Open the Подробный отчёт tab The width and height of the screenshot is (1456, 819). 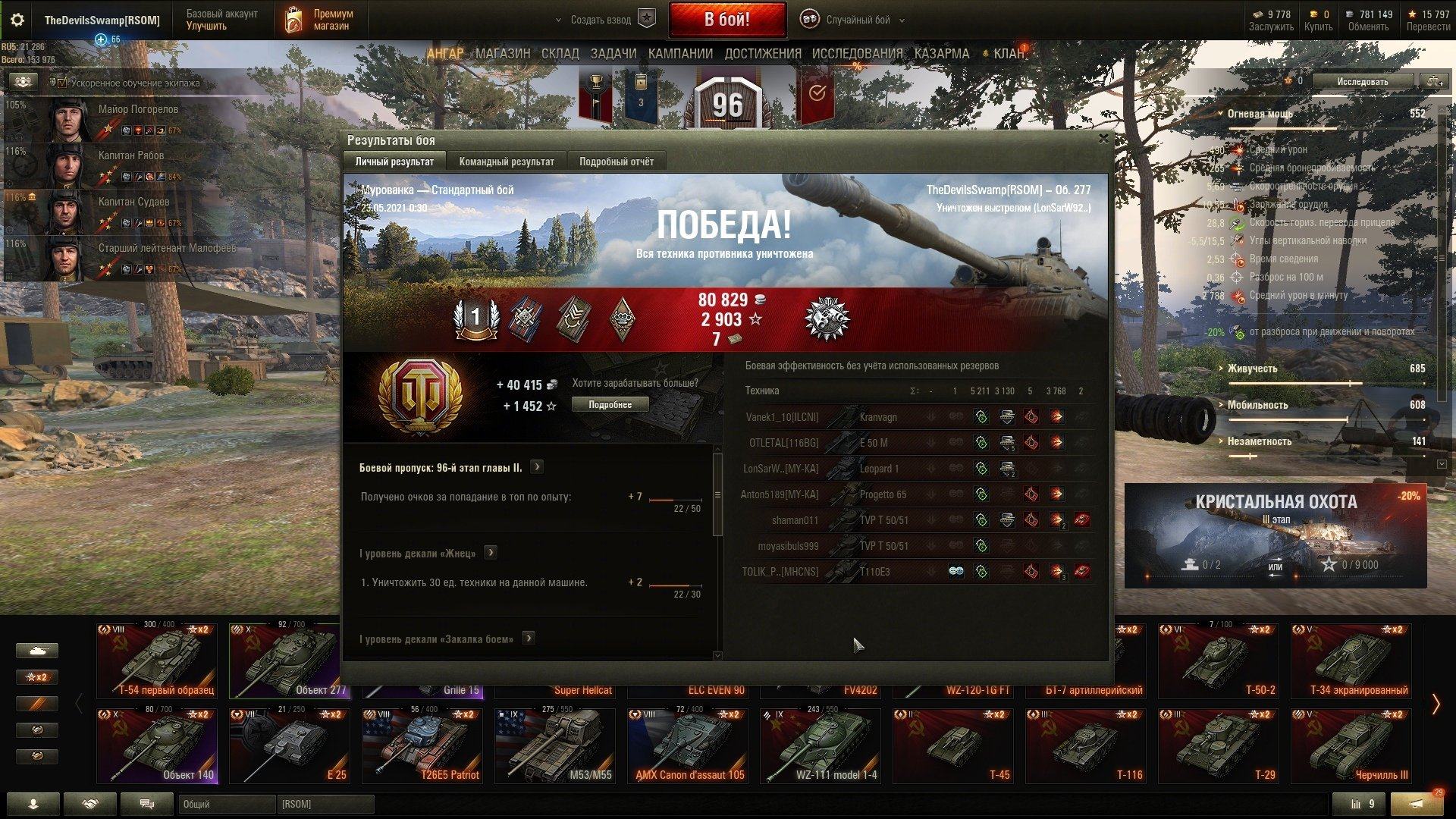point(616,162)
